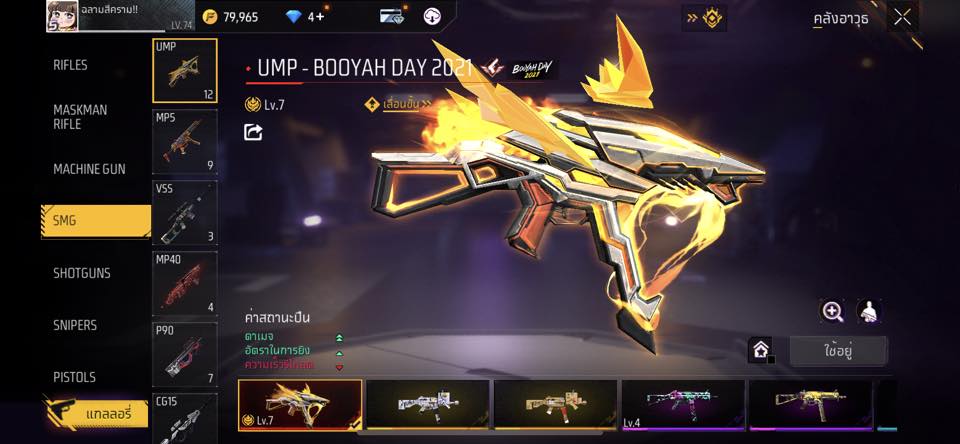Open the MASKMAN RIFLE category
This screenshot has height=444, width=960.
click(x=80, y=117)
